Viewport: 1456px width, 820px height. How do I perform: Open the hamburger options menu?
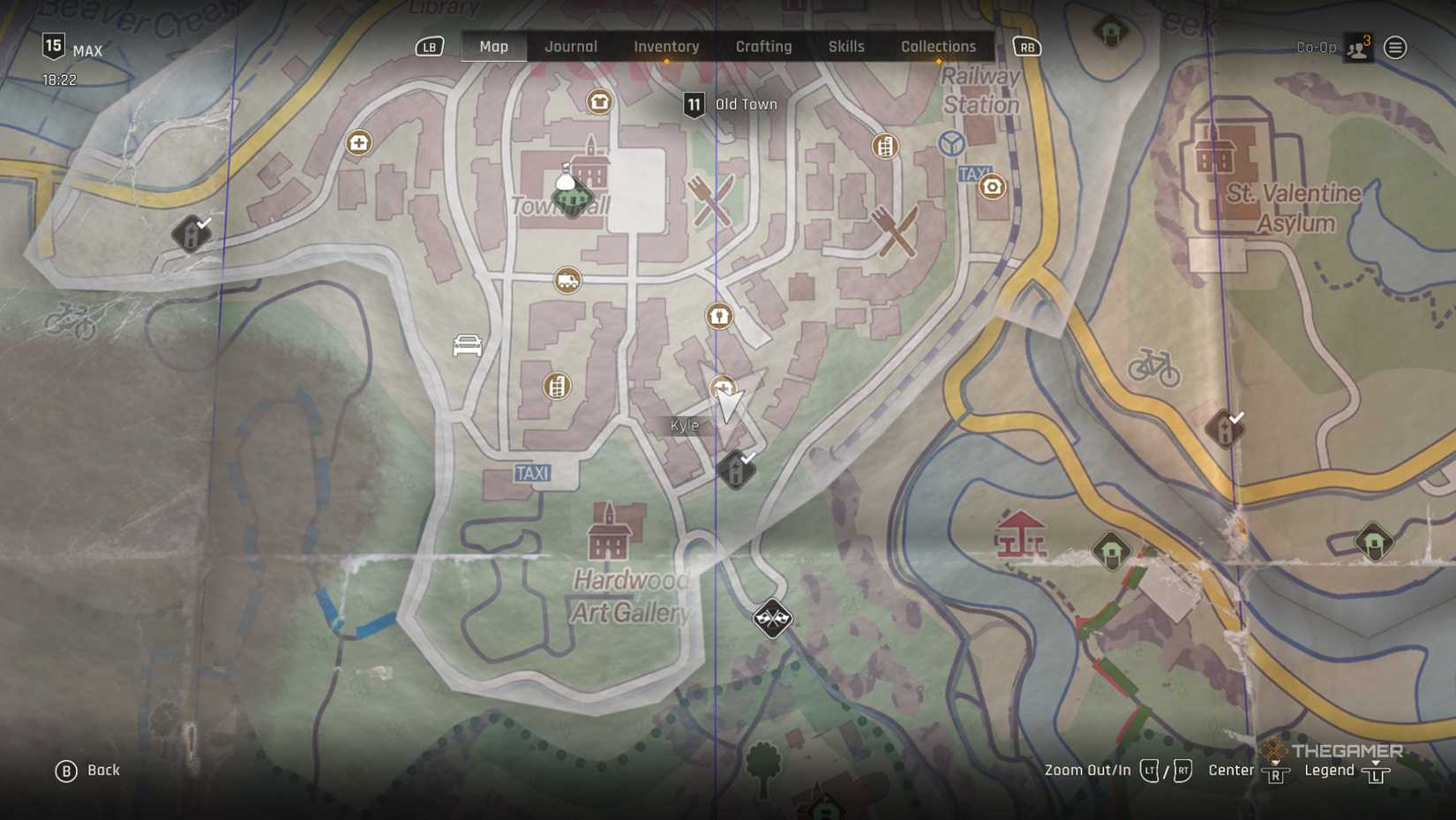click(x=1395, y=48)
